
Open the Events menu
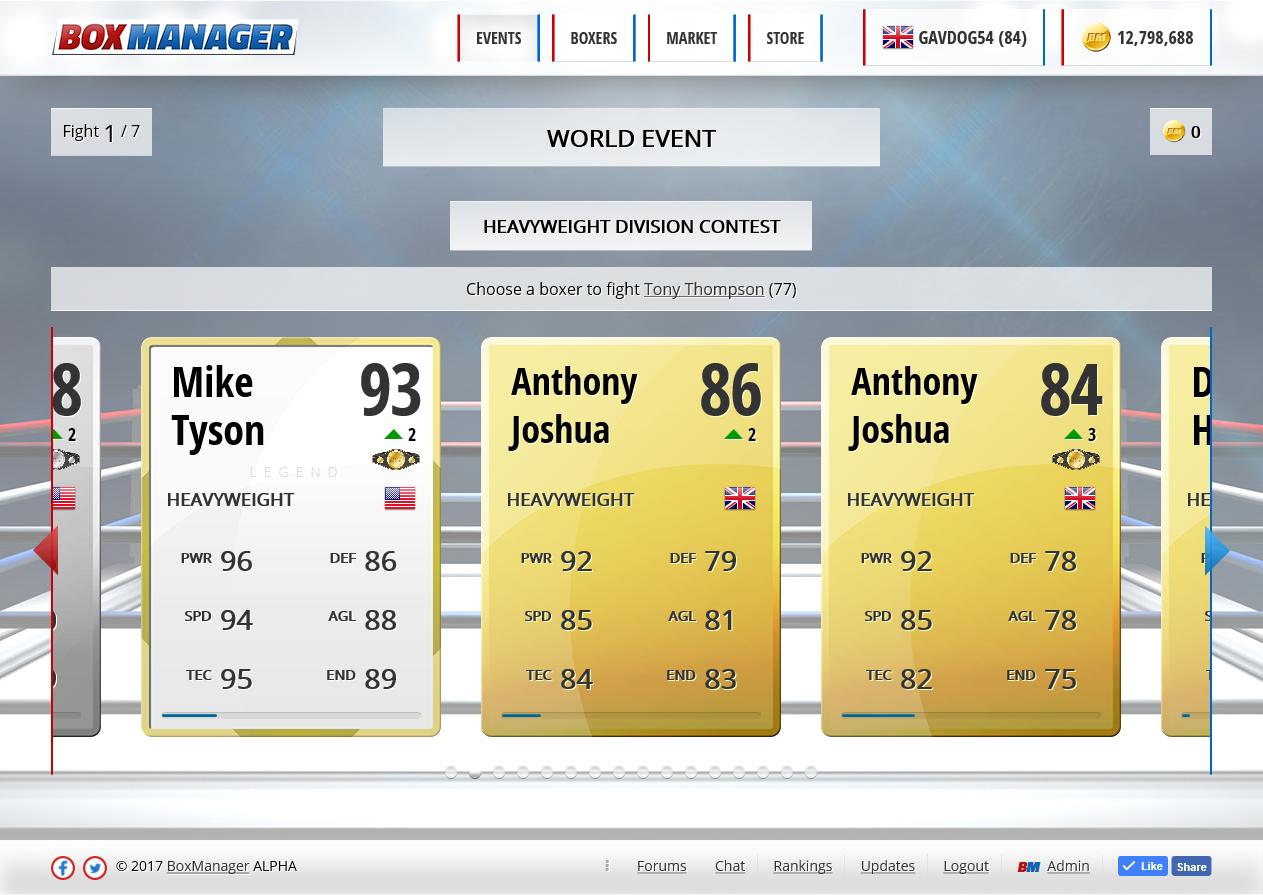click(498, 38)
